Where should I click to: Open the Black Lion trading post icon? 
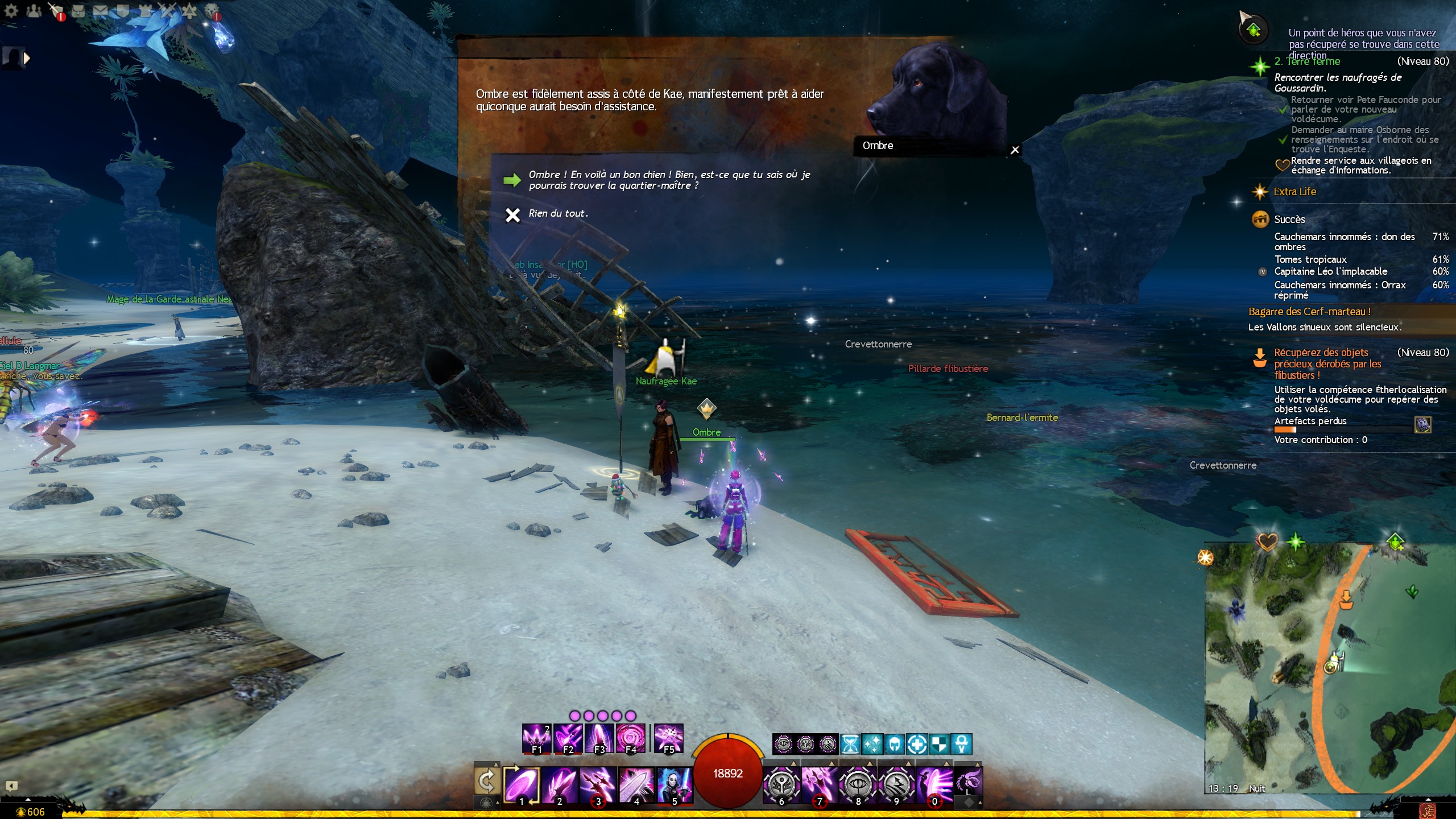click(x=212, y=11)
